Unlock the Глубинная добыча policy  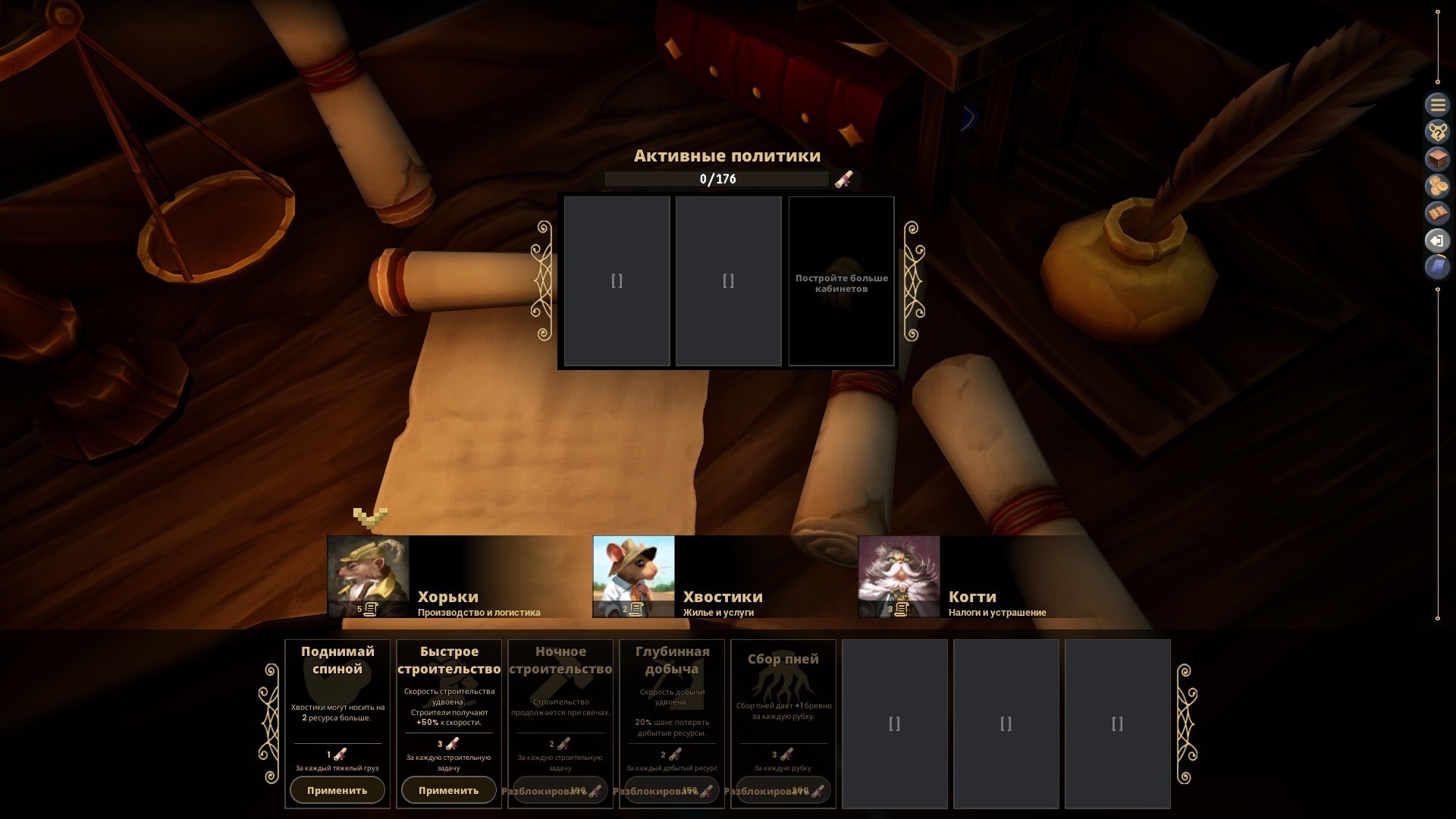click(671, 791)
